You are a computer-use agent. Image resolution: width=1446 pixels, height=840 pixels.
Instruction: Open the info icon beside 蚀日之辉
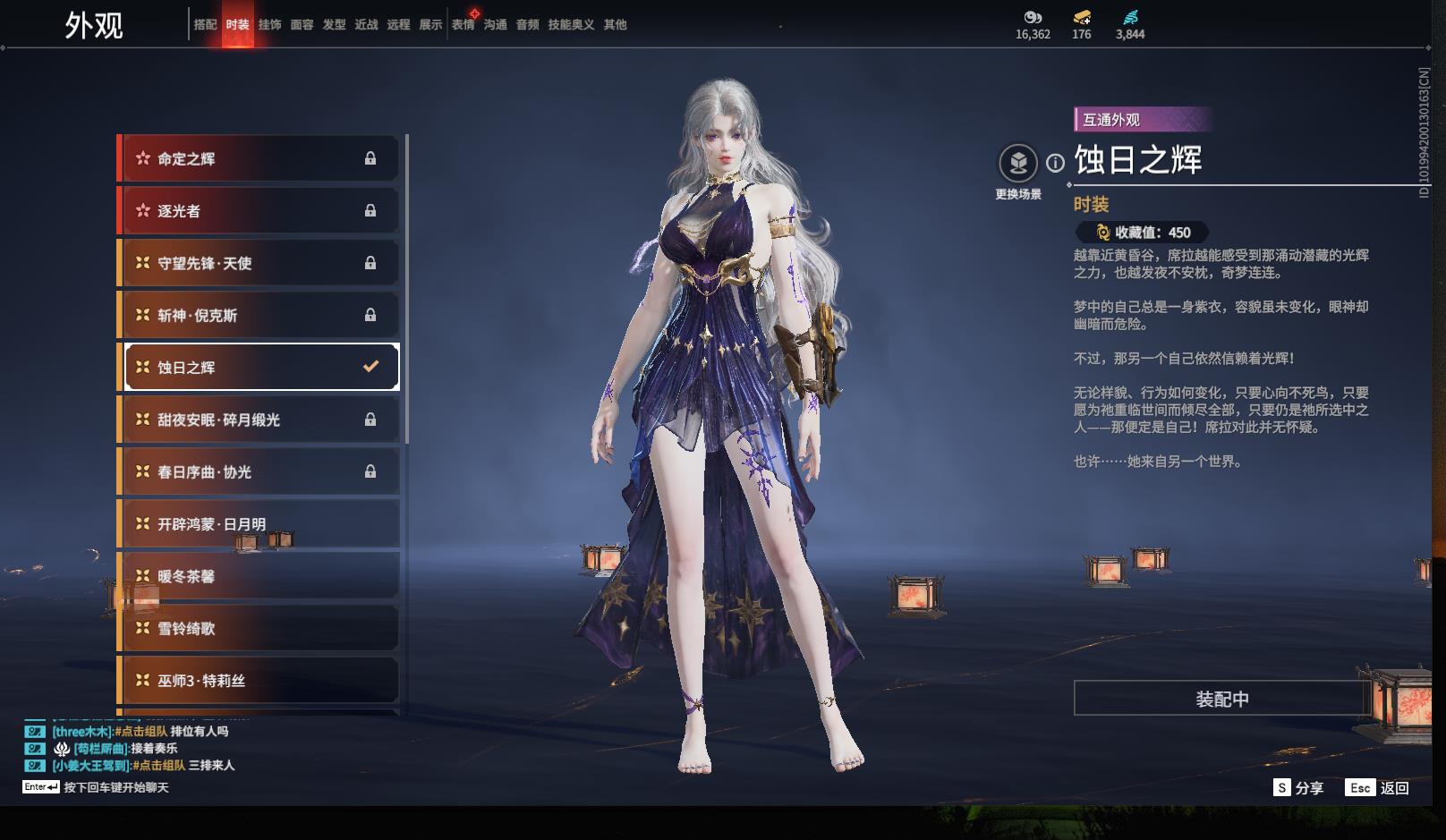pos(1056,163)
